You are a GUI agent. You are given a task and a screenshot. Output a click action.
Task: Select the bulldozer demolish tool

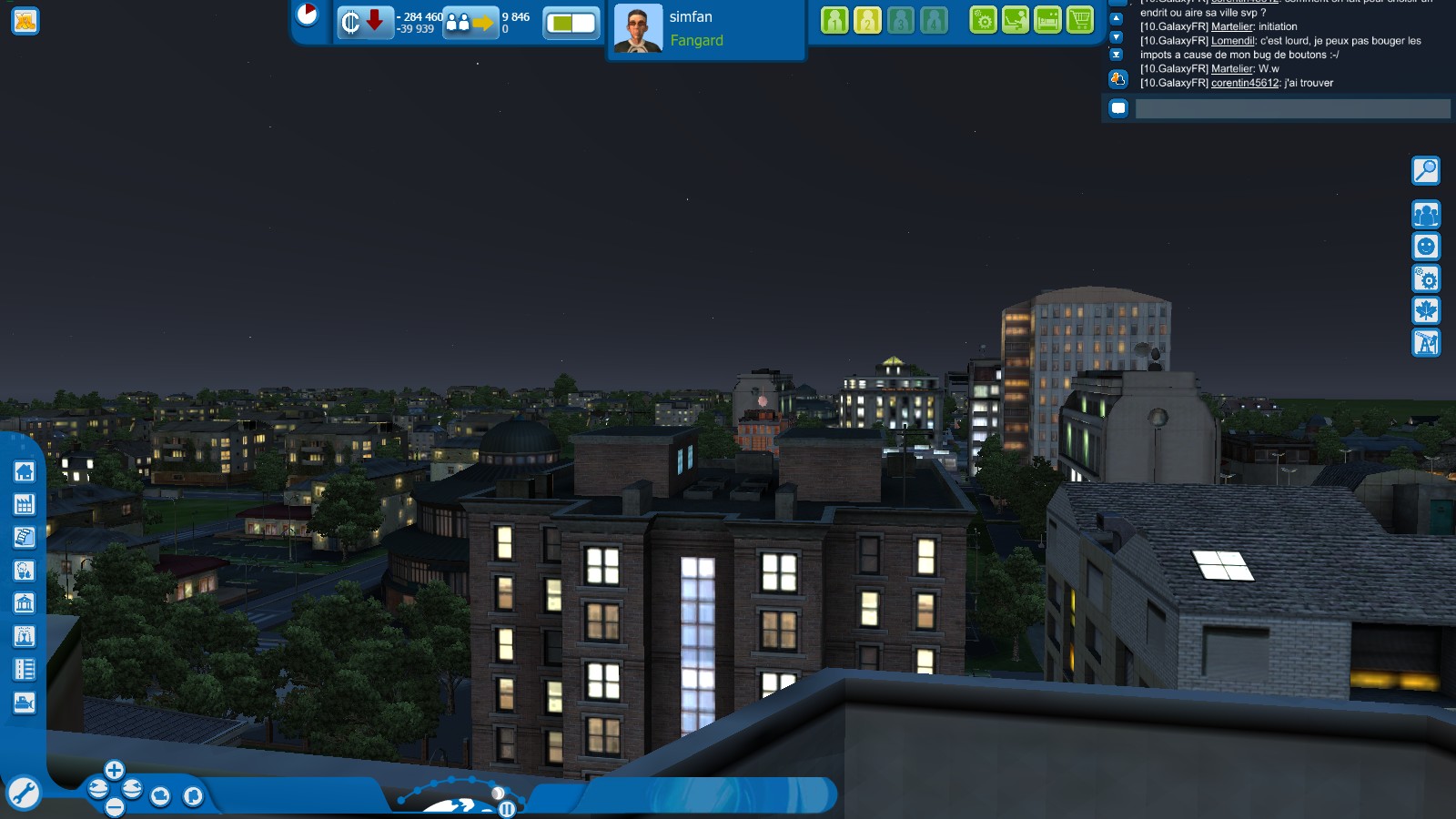[x=25, y=703]
